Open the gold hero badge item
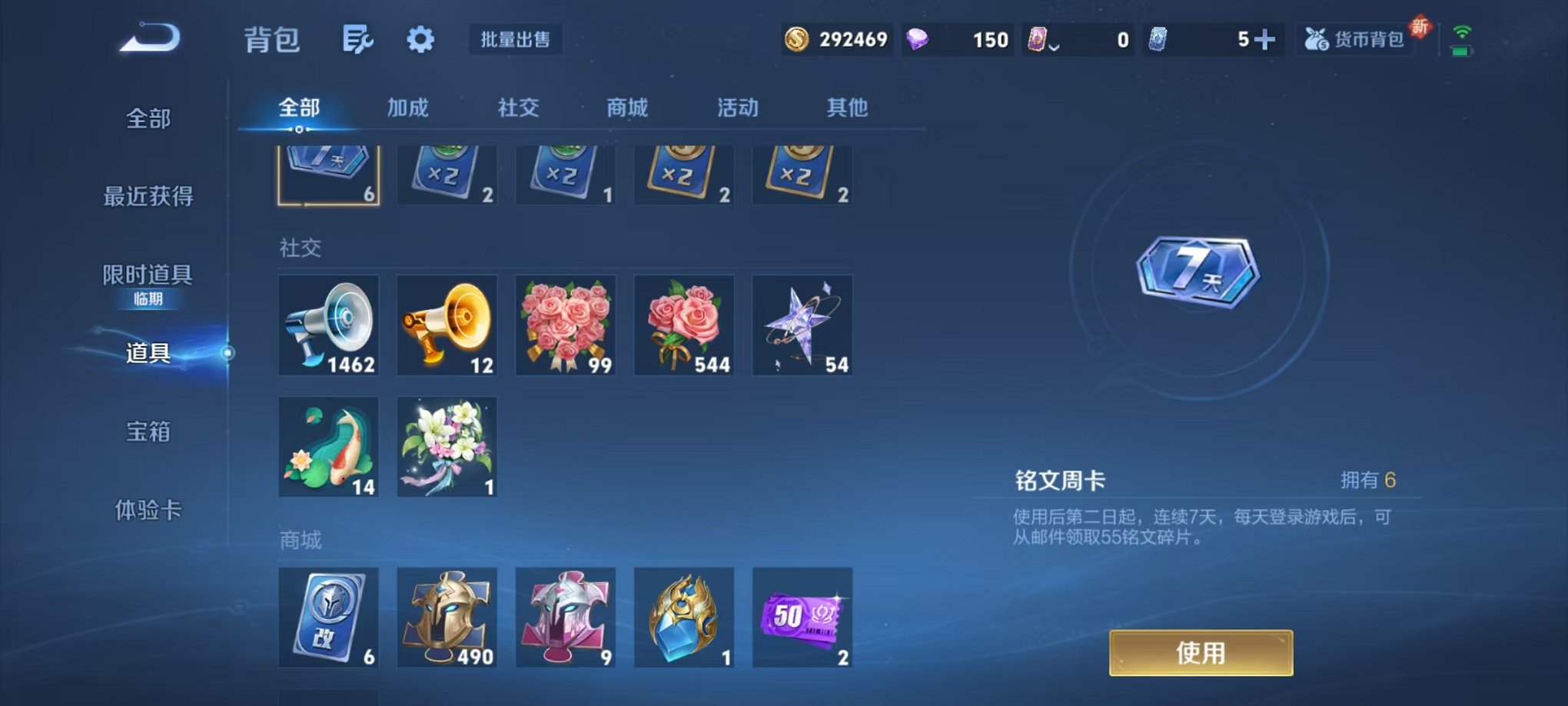Screen dimensions: 1568x706 [x=447, y=618]
